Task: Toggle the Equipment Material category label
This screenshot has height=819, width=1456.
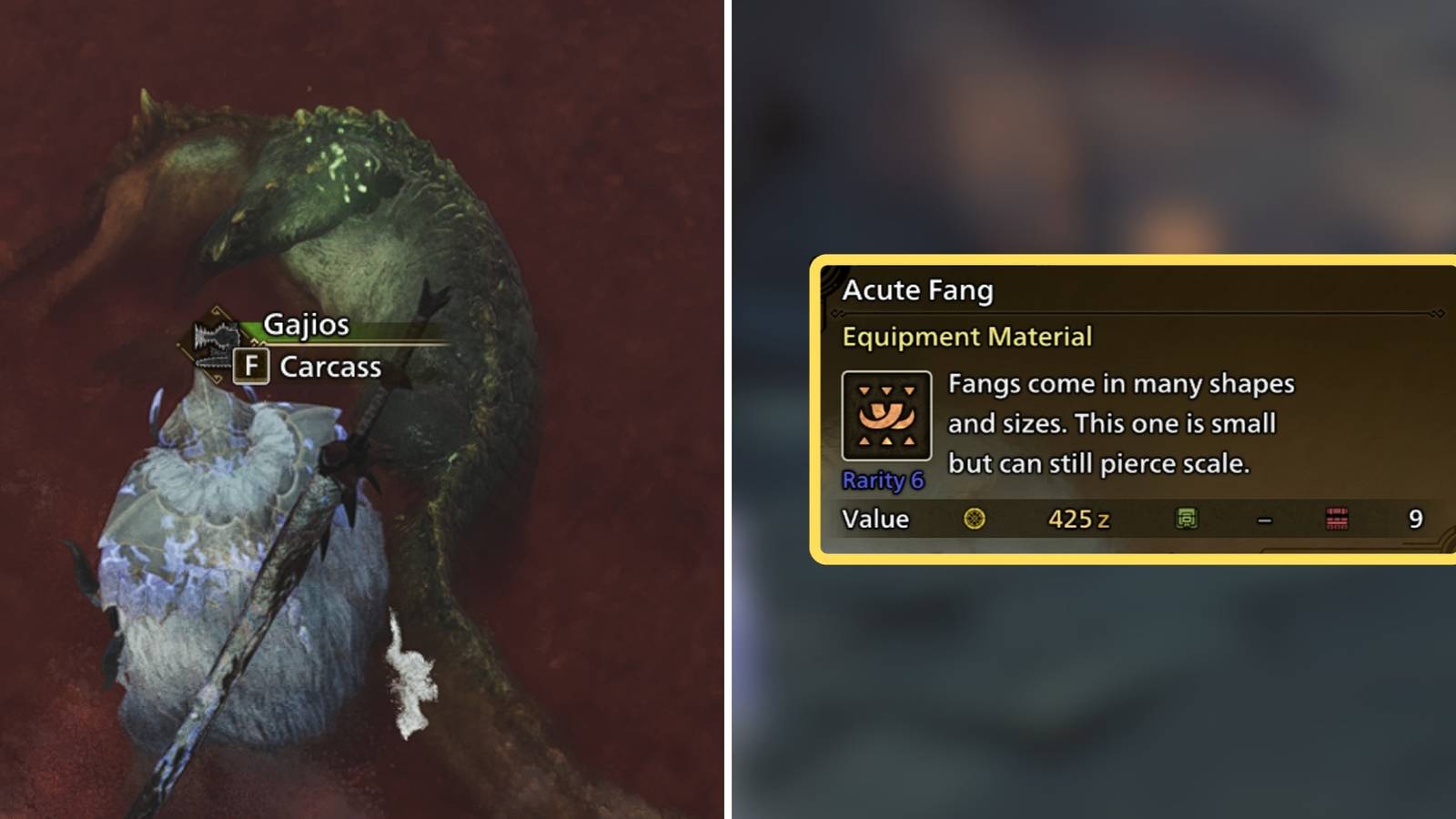Action: click(x=967, y=337)
